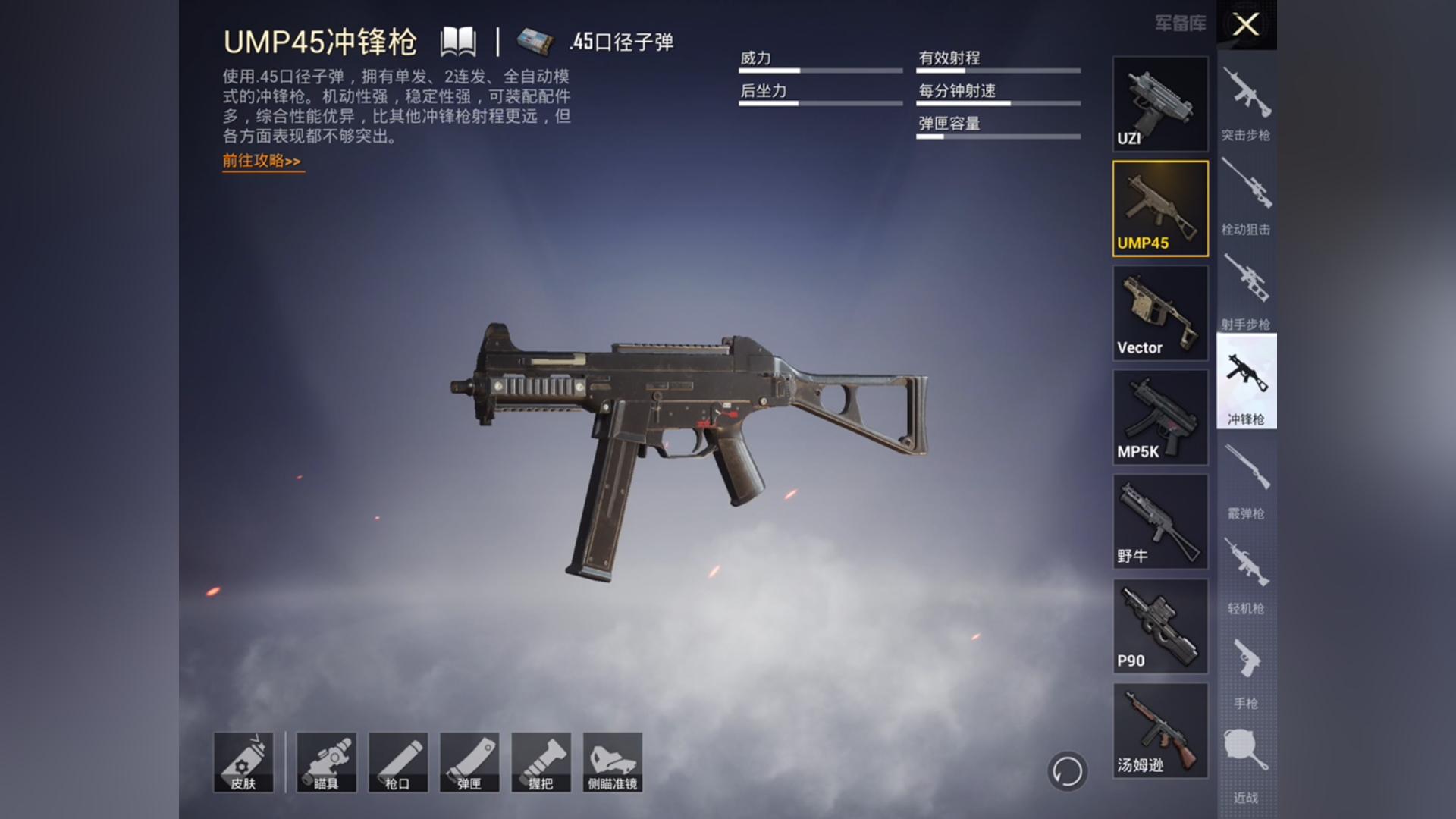
Task: Open the 皮肤 skin customization slot
Action: tap(244, 762)
